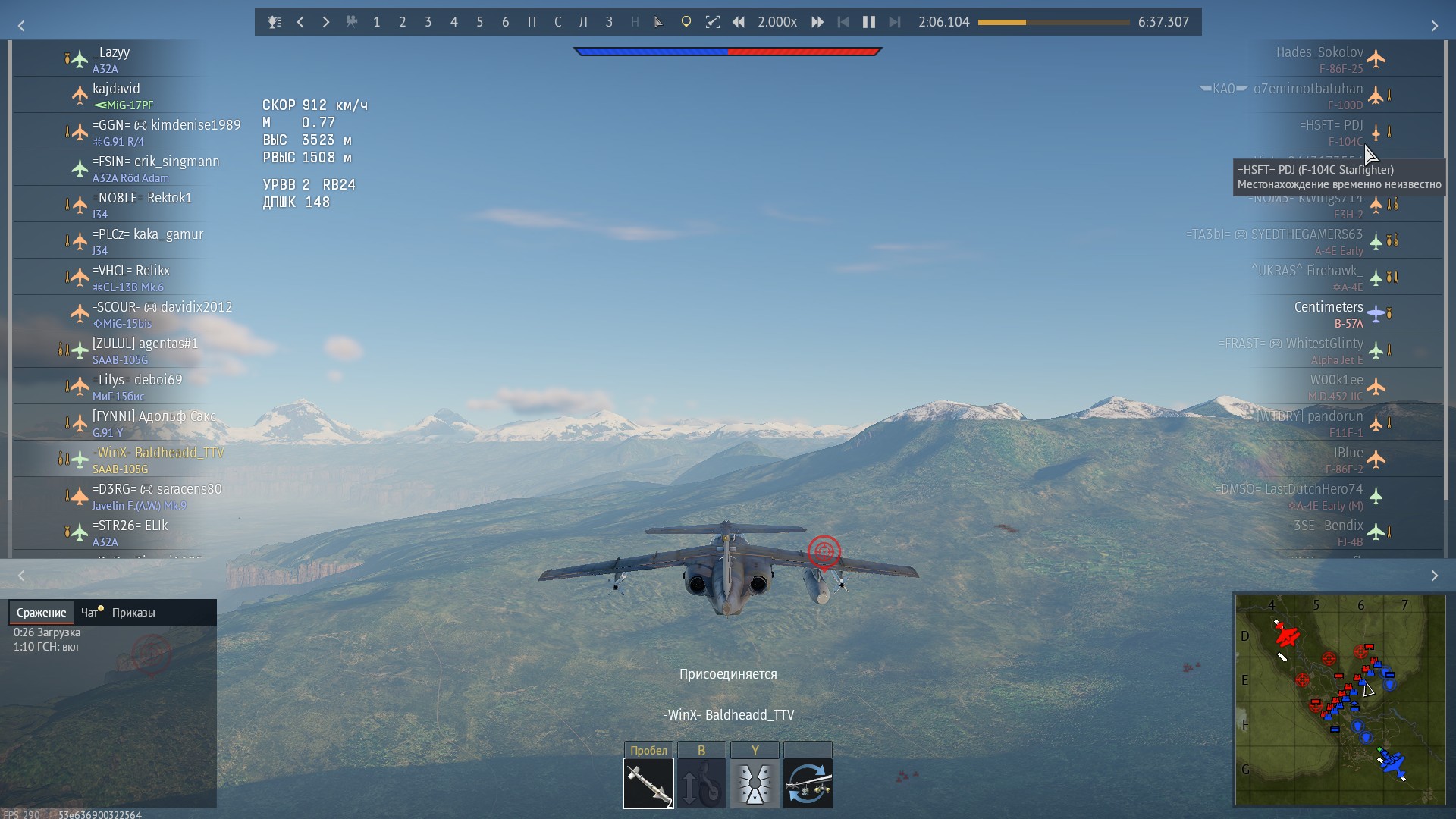This screenshot has width=1456, height=819.
Task: Switch to the Чат tab
Action: pyautogui.click(x=90, y=613)
